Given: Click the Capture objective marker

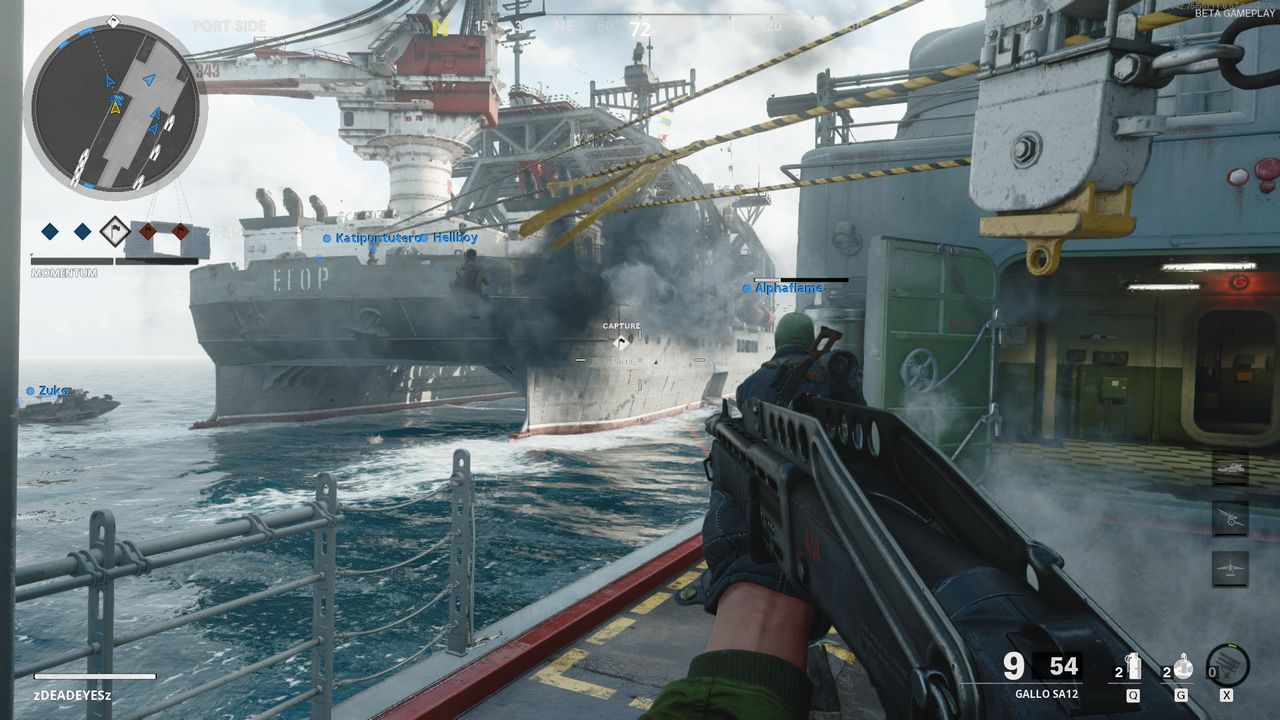Looking at the screenshot, I should [621, 342].
